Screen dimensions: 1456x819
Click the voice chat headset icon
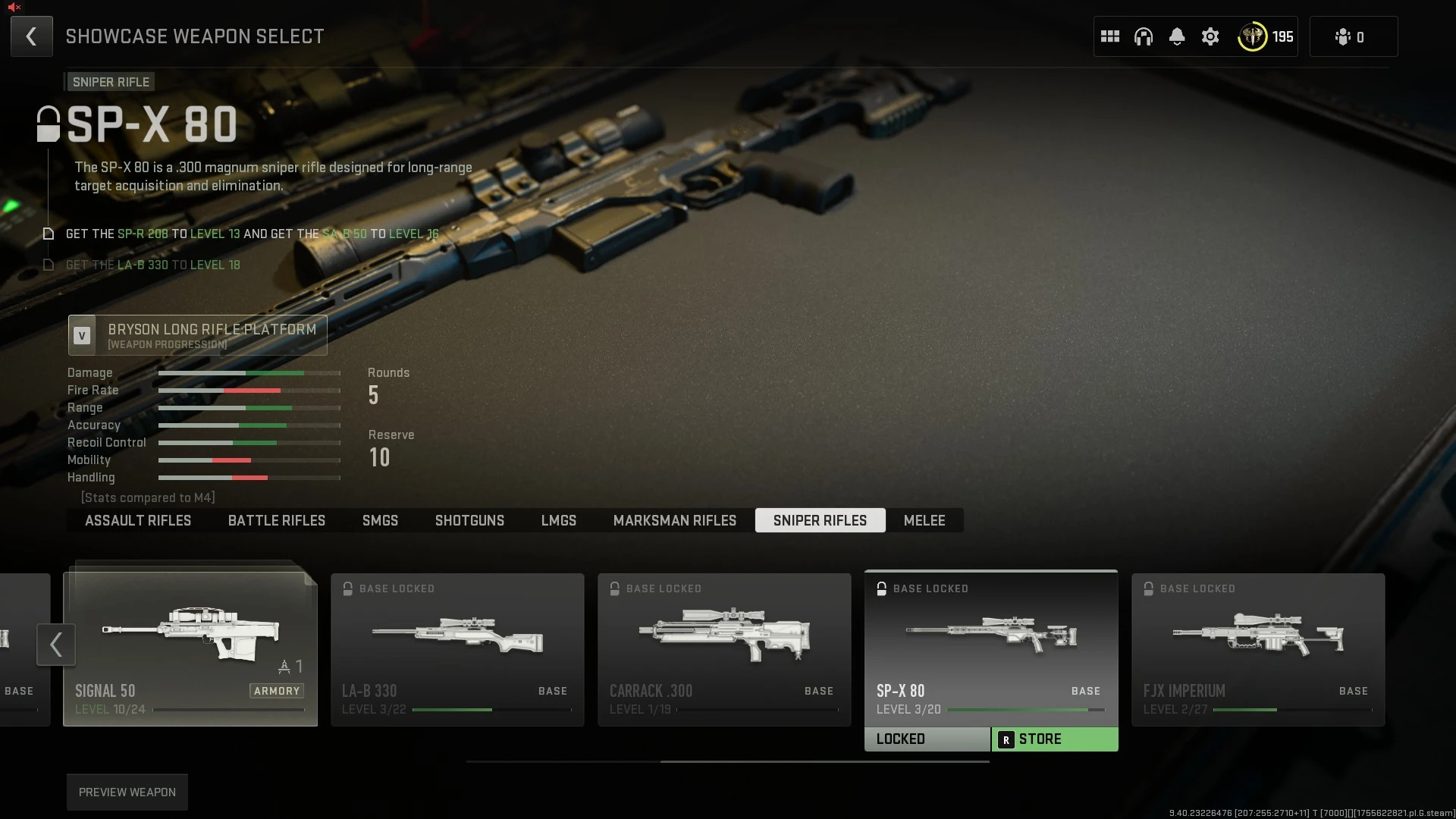[1143, 36]
